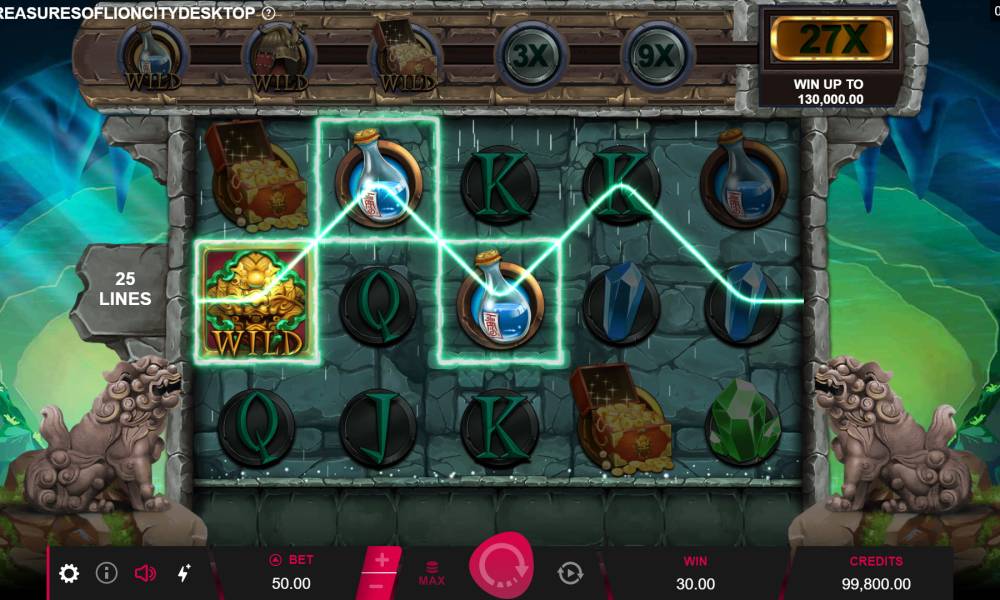
Task: Show the game info paytable
Action: (x=107, y=573)
